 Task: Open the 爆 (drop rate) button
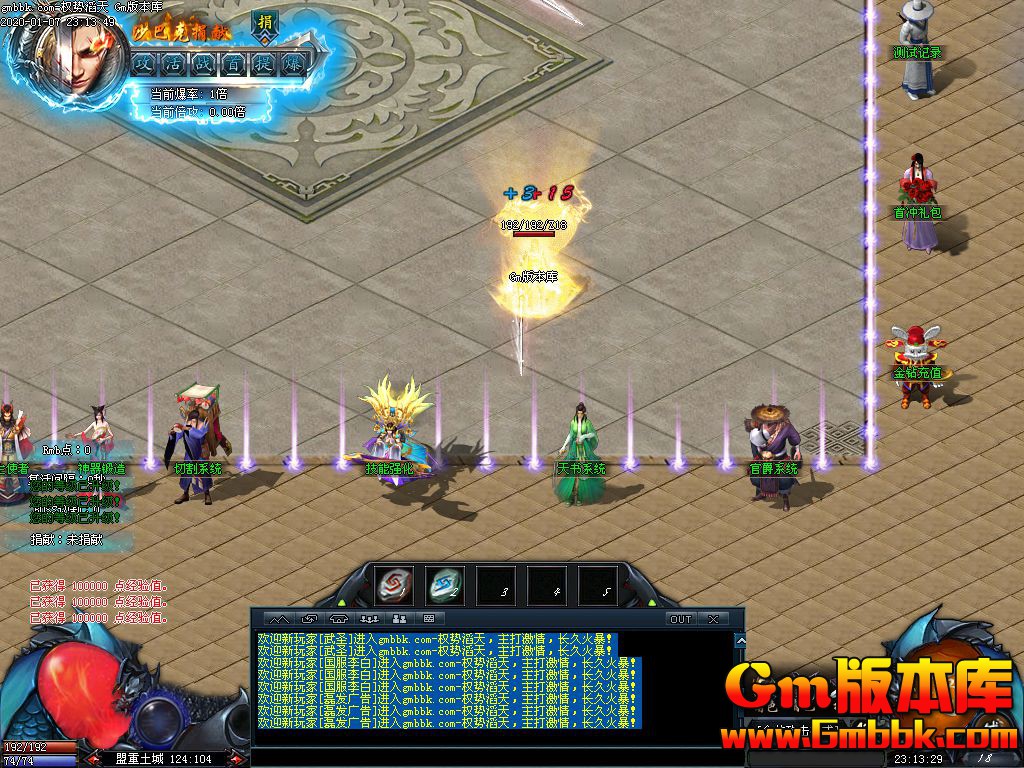tap(293, 63)
